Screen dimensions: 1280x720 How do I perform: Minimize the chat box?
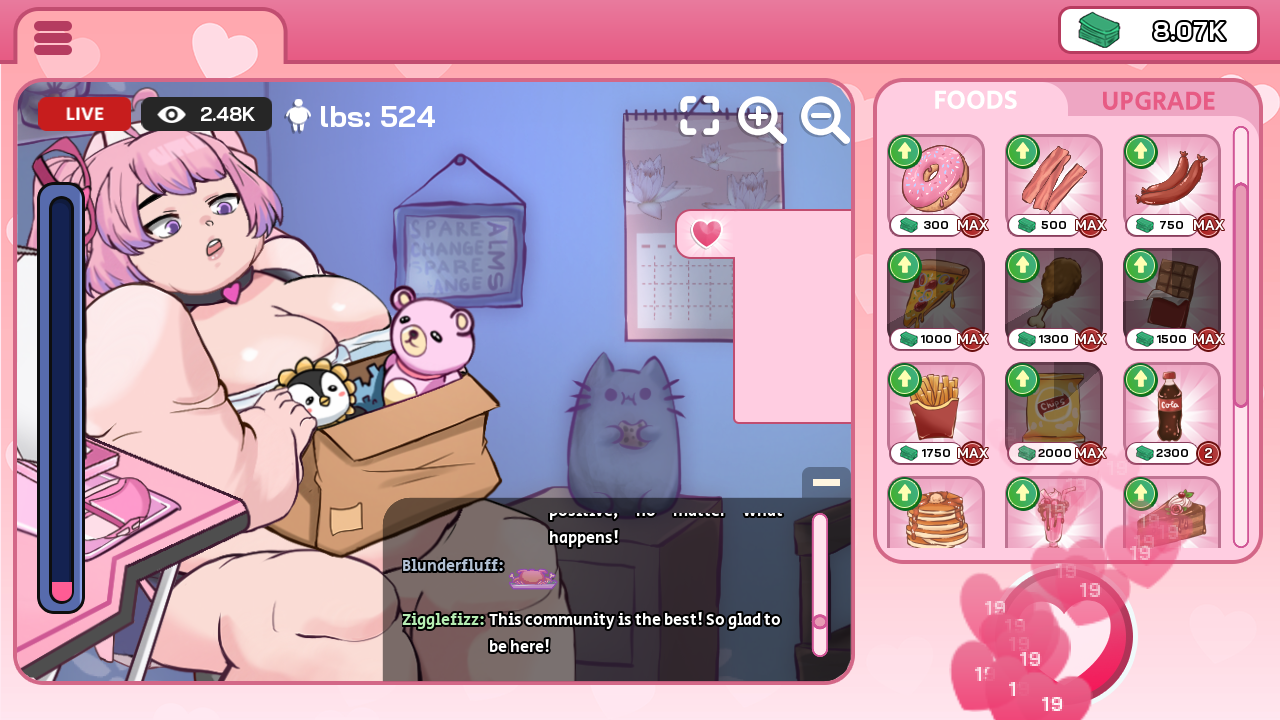826,482
